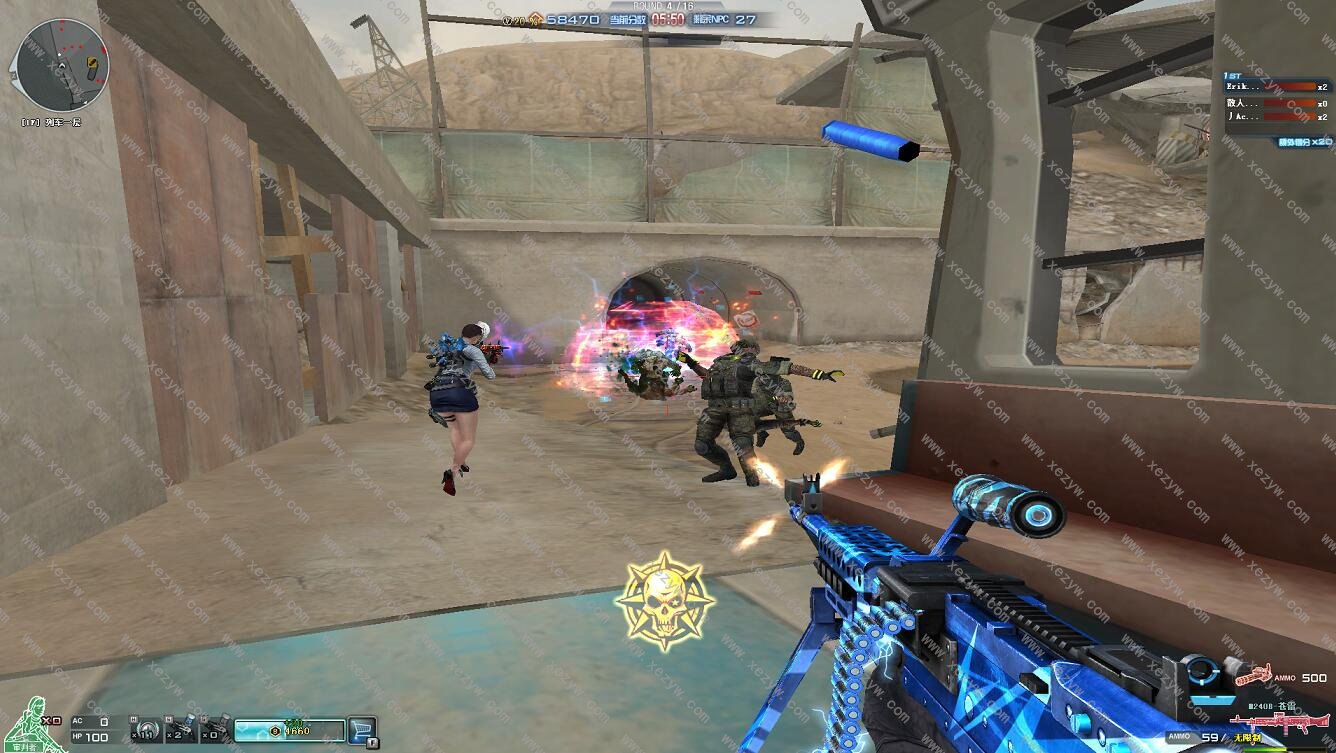Click the green 审判者 character portrait

30,723
